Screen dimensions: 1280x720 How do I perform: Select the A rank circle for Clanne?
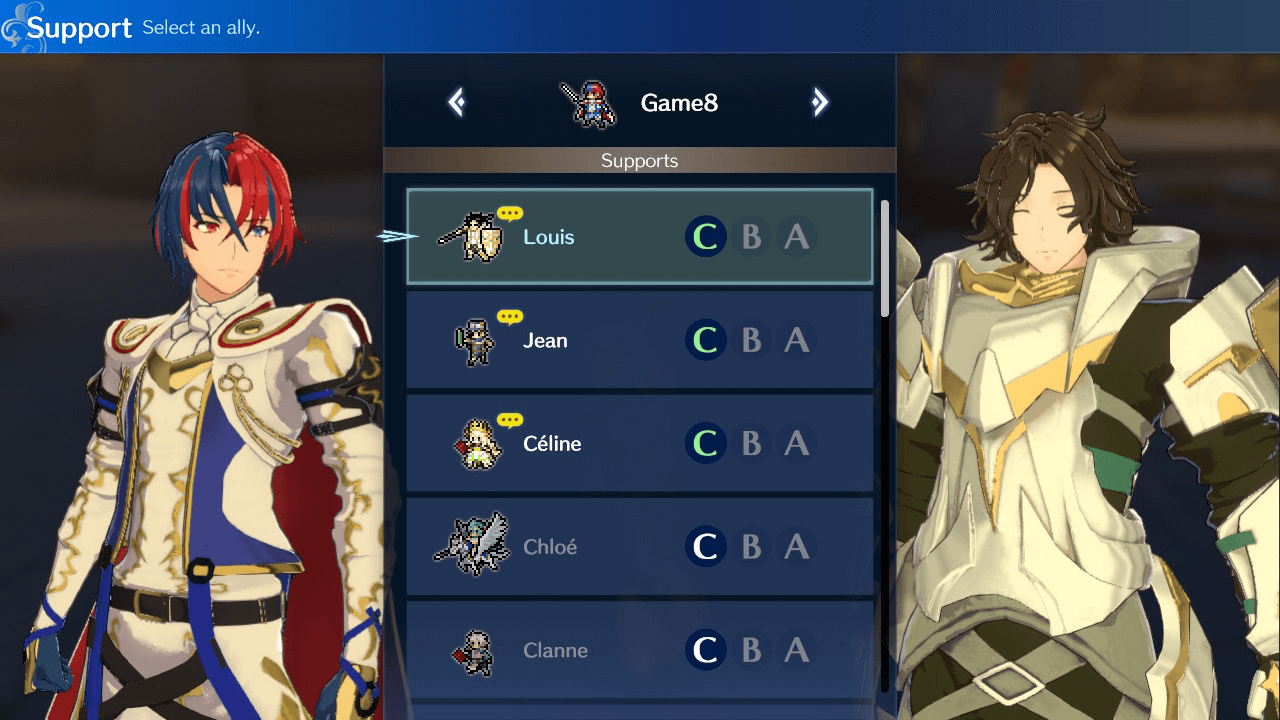pos(797,650)
